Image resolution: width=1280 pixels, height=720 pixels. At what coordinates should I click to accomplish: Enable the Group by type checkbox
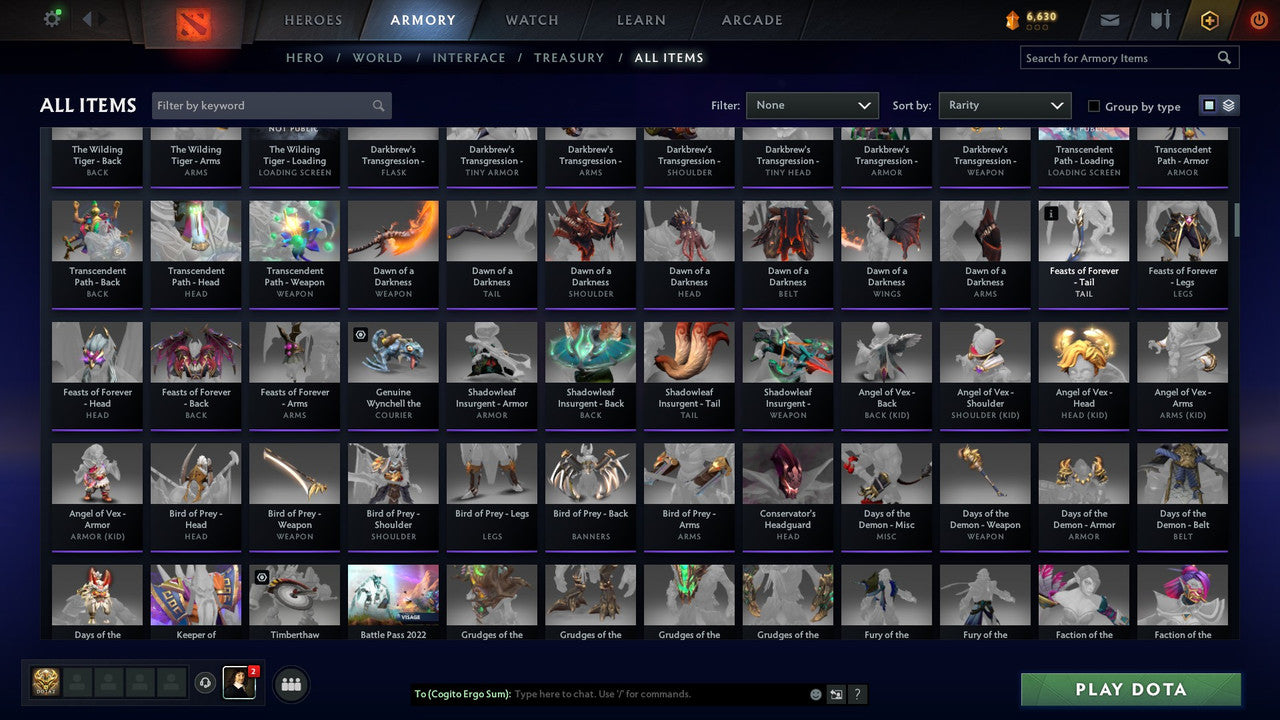pyautogui.click(x=1094, y=106)
